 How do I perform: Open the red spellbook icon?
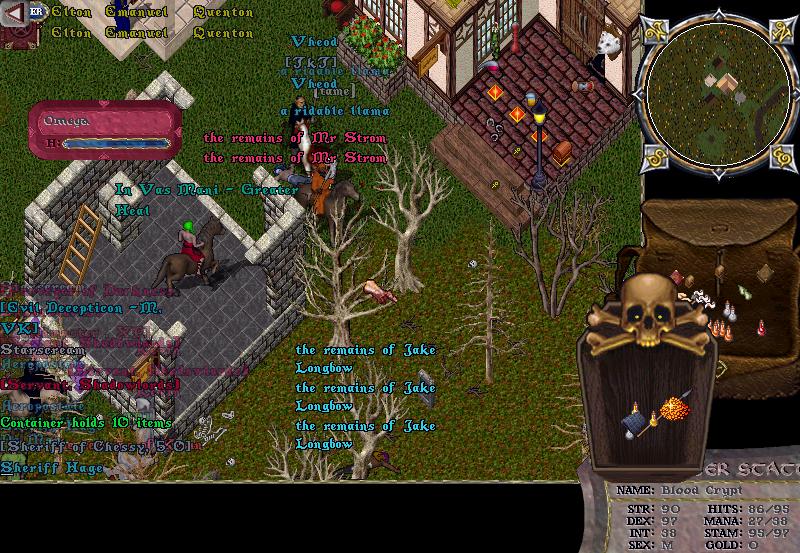[x=16, y=35]
